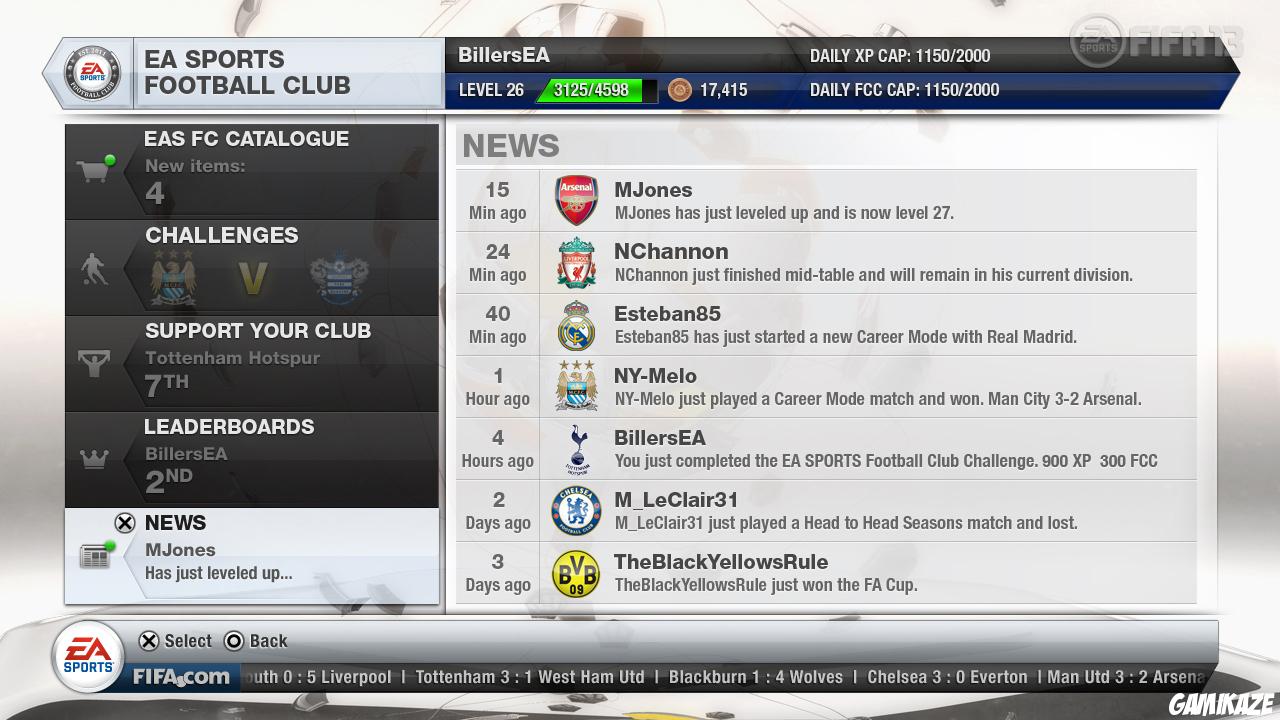Click the QPR crest in Challenges panel
Viewport: 1280px width, 720px height.
coord(338,272)
